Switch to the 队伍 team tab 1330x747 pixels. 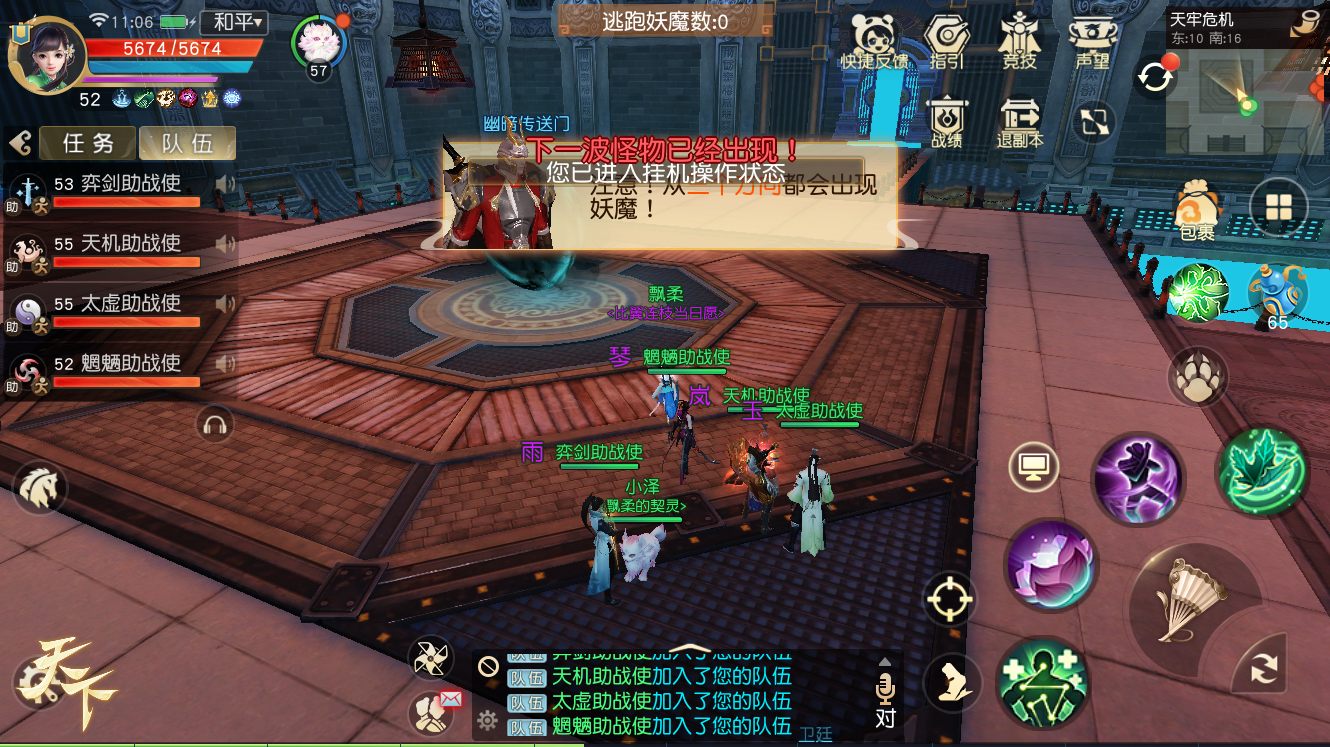click(187, 143)
